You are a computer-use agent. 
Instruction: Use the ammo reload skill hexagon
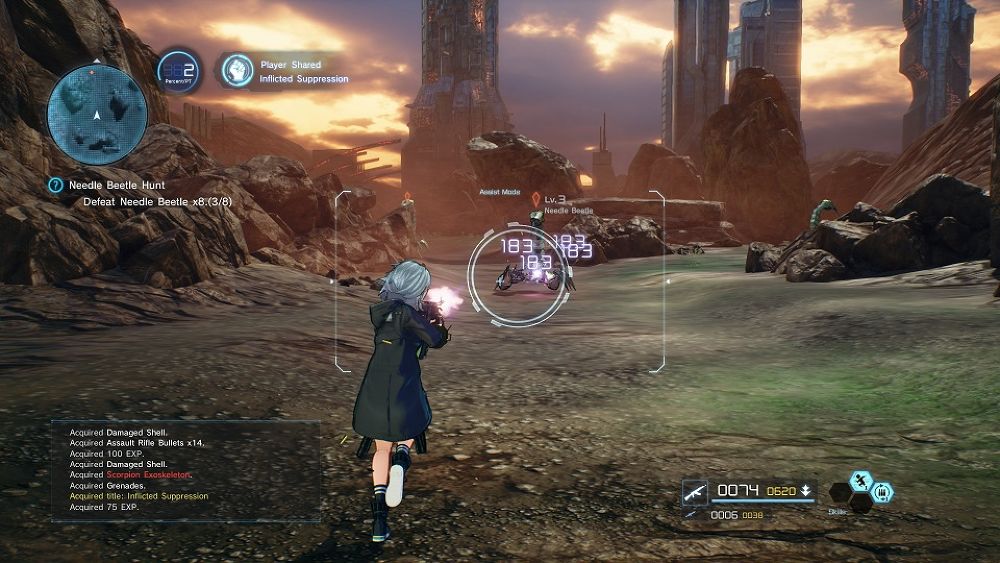point(883,492)
